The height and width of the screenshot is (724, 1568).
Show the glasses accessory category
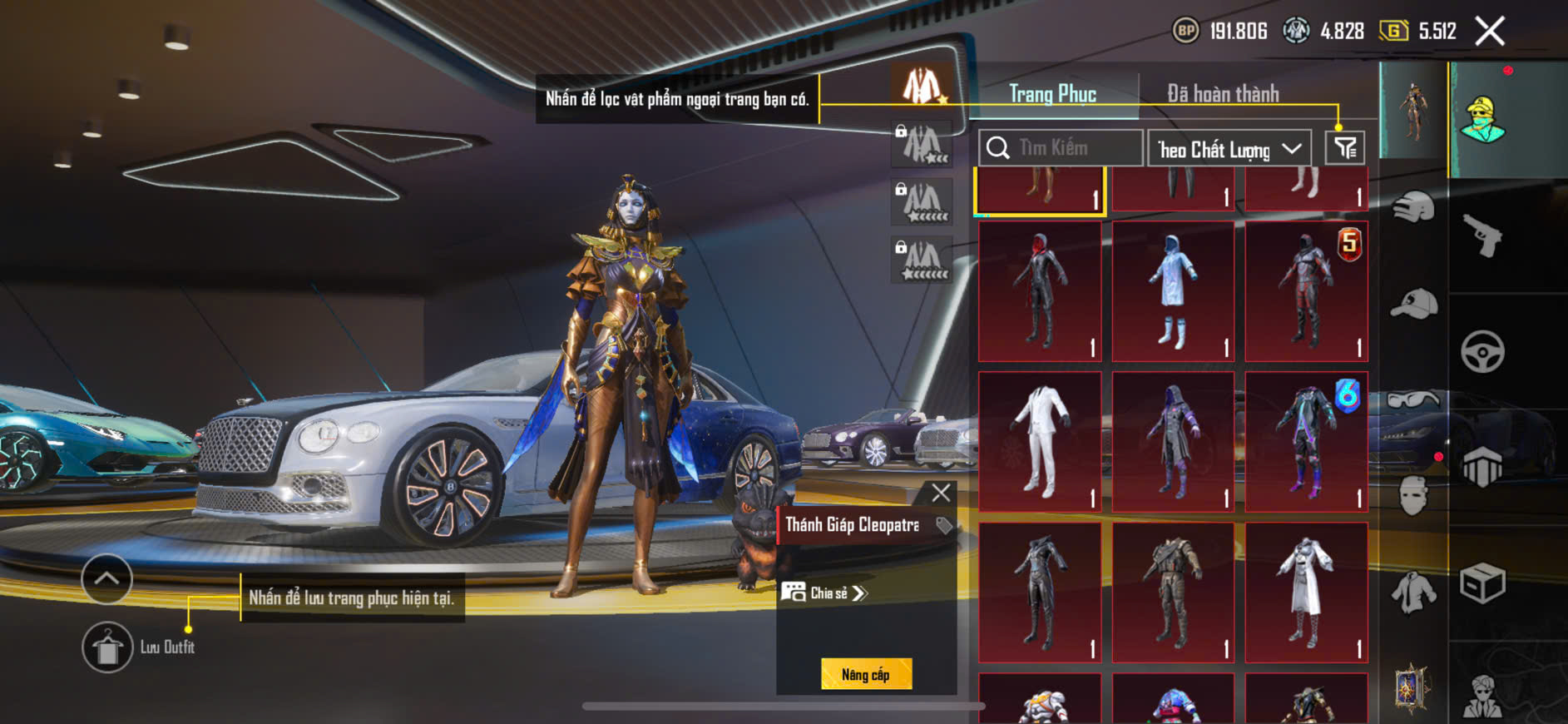pos(1413,400)
